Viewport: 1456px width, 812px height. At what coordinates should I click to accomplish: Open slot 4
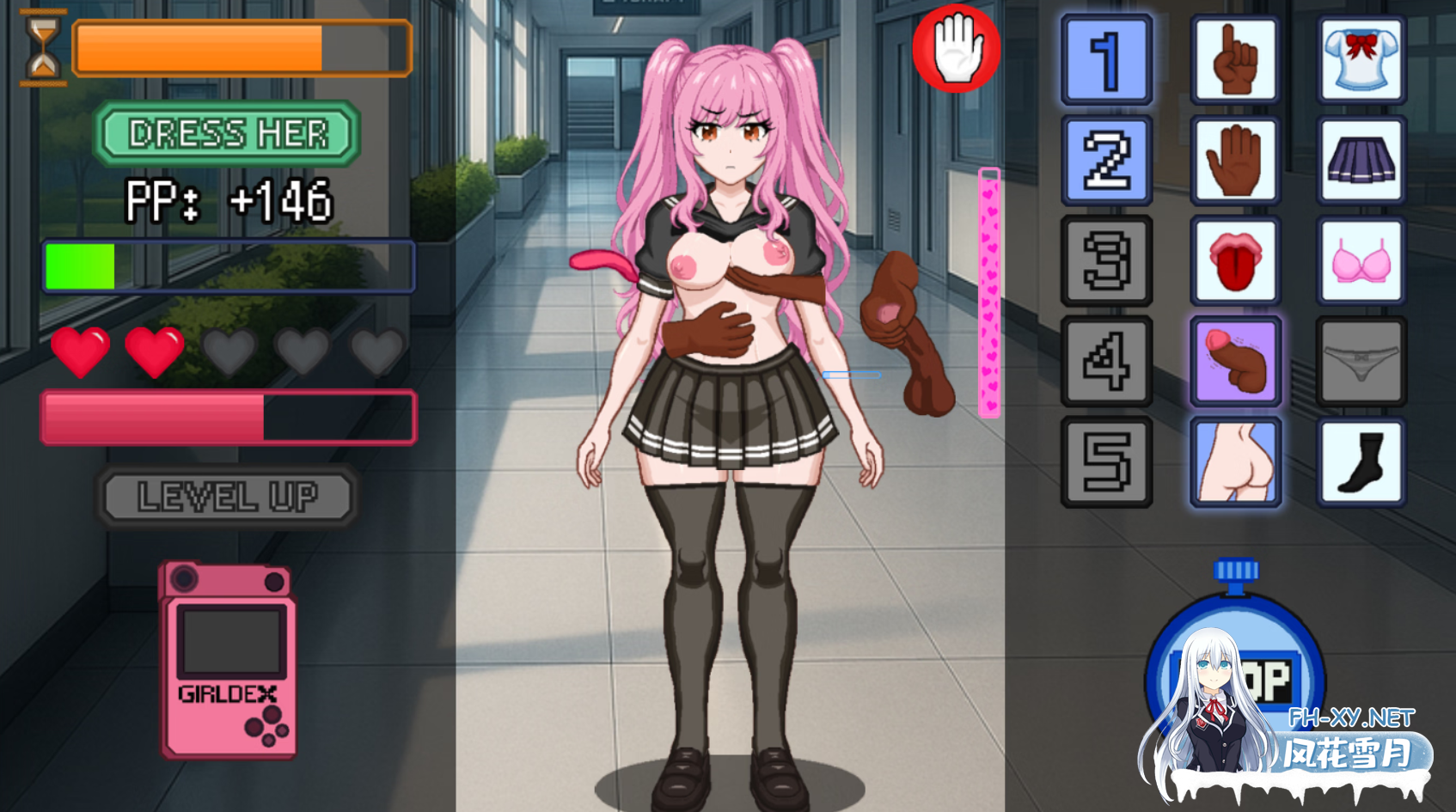point(1106,361)
